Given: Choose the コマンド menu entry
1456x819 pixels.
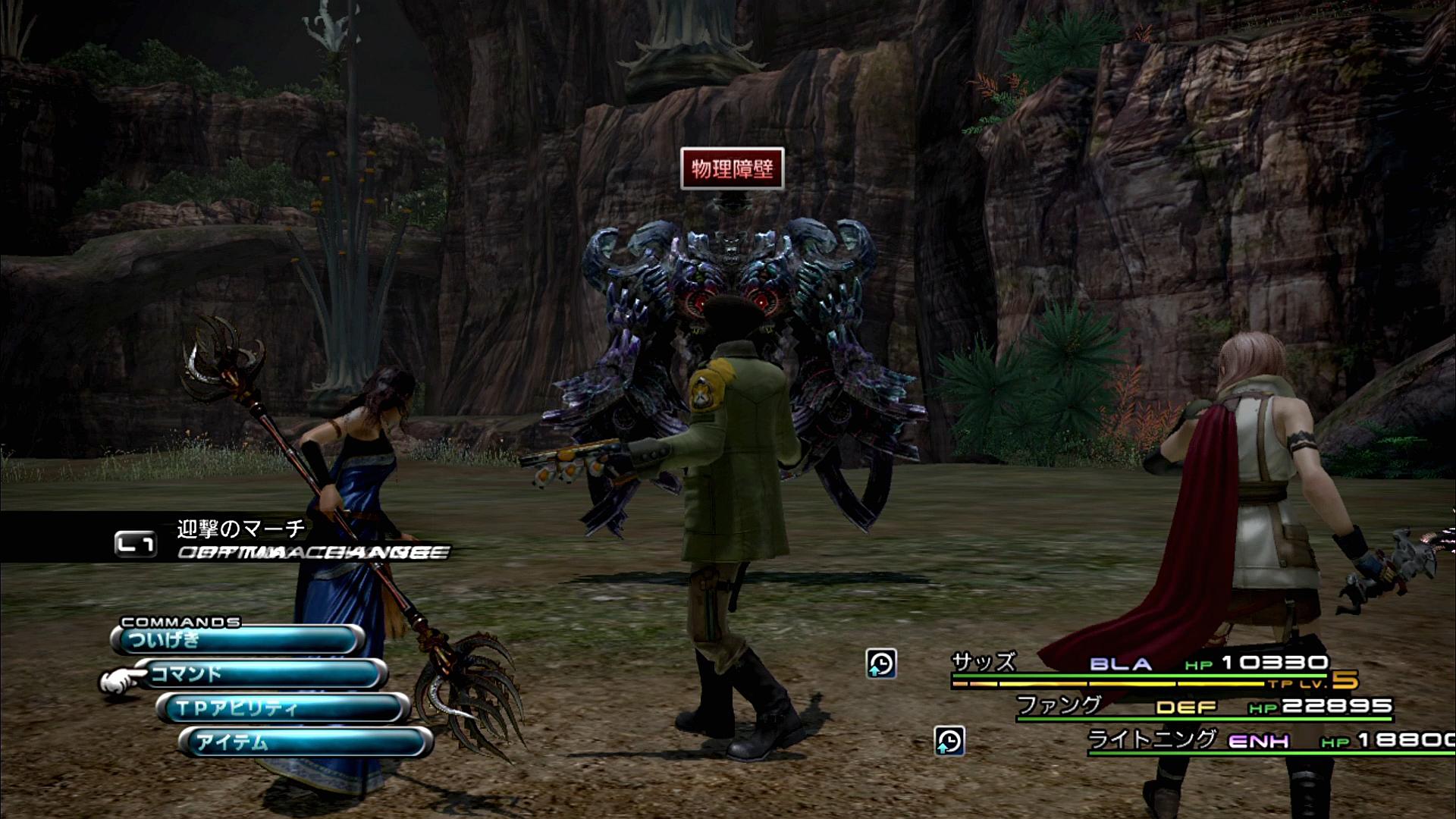Looking at the screenshot, I should [260, 674].
